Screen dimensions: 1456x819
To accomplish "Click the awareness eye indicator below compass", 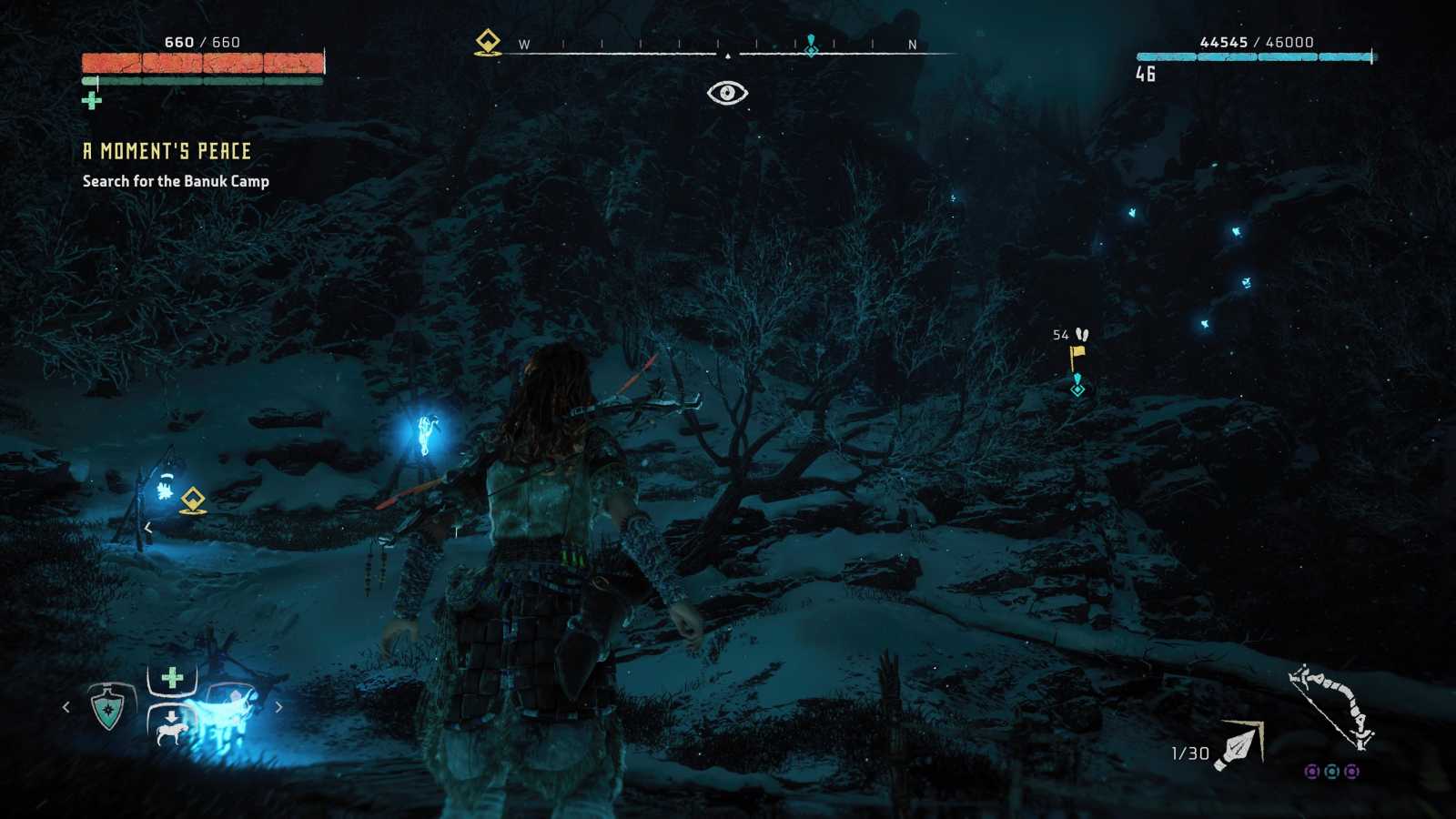I will (x=728, y=92).
